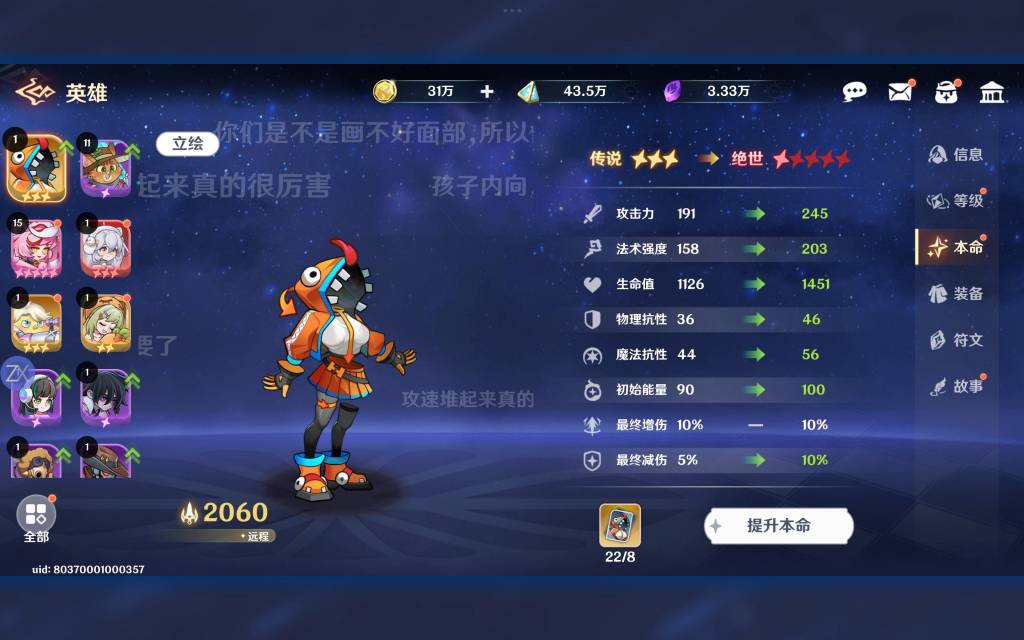This screenshot has width=1024, height=640.
Task: Add more gold with the plus button
Action: [x=487, y=92]
